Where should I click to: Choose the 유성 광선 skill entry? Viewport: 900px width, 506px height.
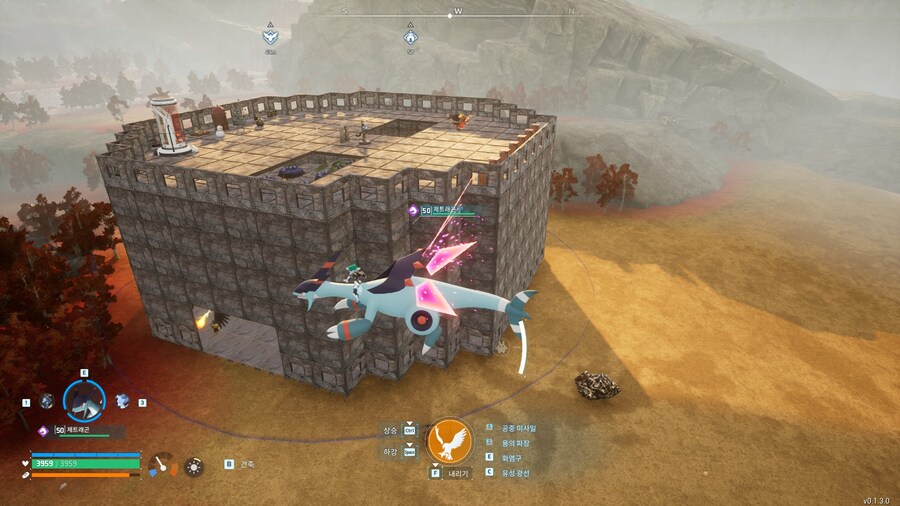coord(516,472)
